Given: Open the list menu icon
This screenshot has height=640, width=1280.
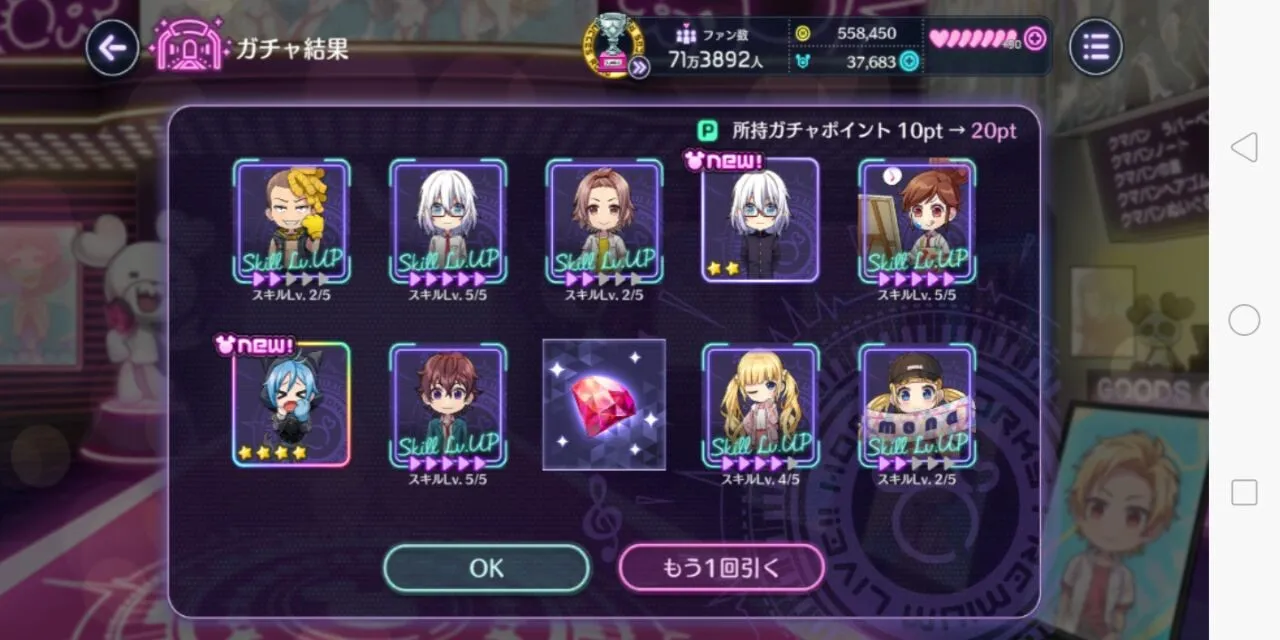Looking at the screenshot, I should 1095,47.
